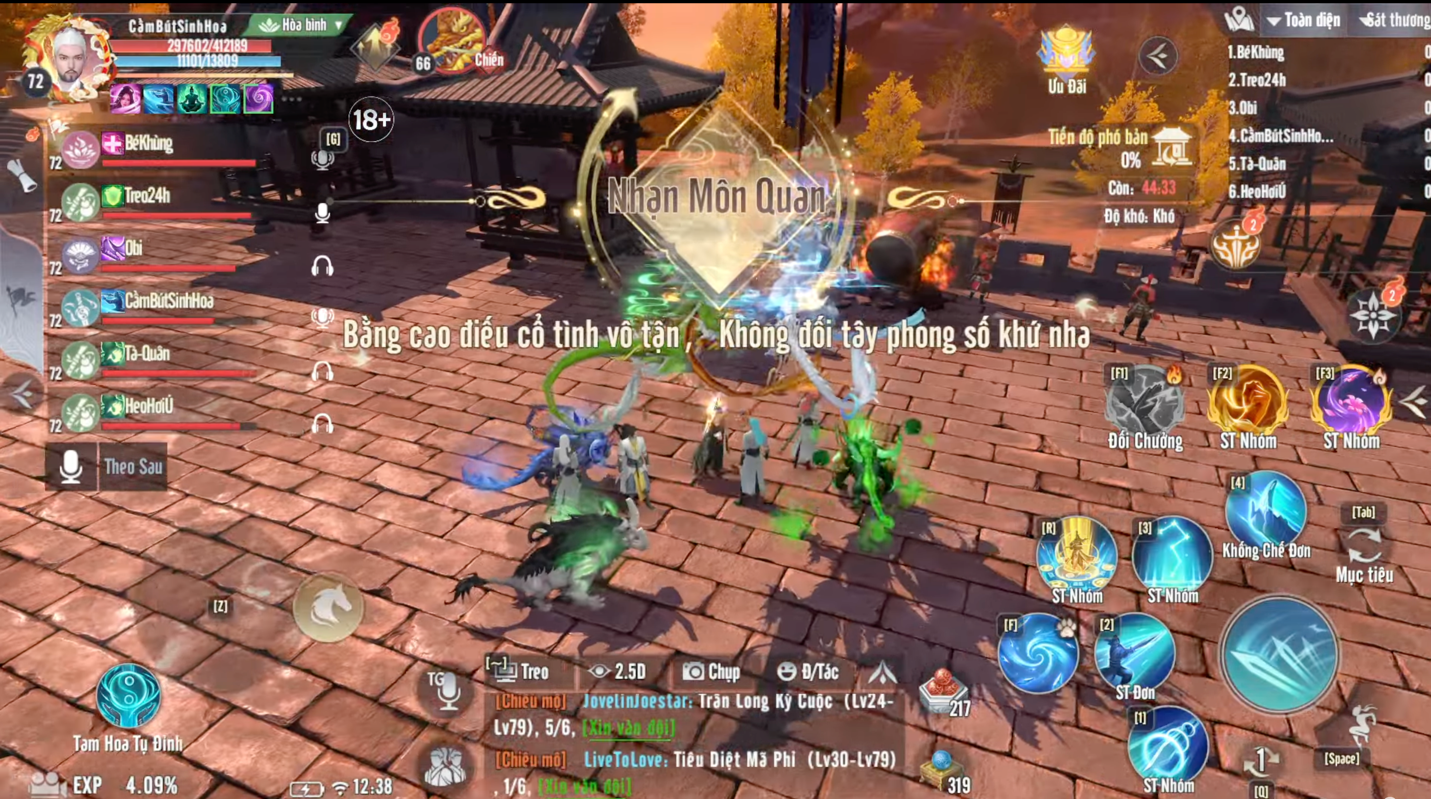
Task: Summon the mount with the horse icon
Action: [x=328, y=607]
